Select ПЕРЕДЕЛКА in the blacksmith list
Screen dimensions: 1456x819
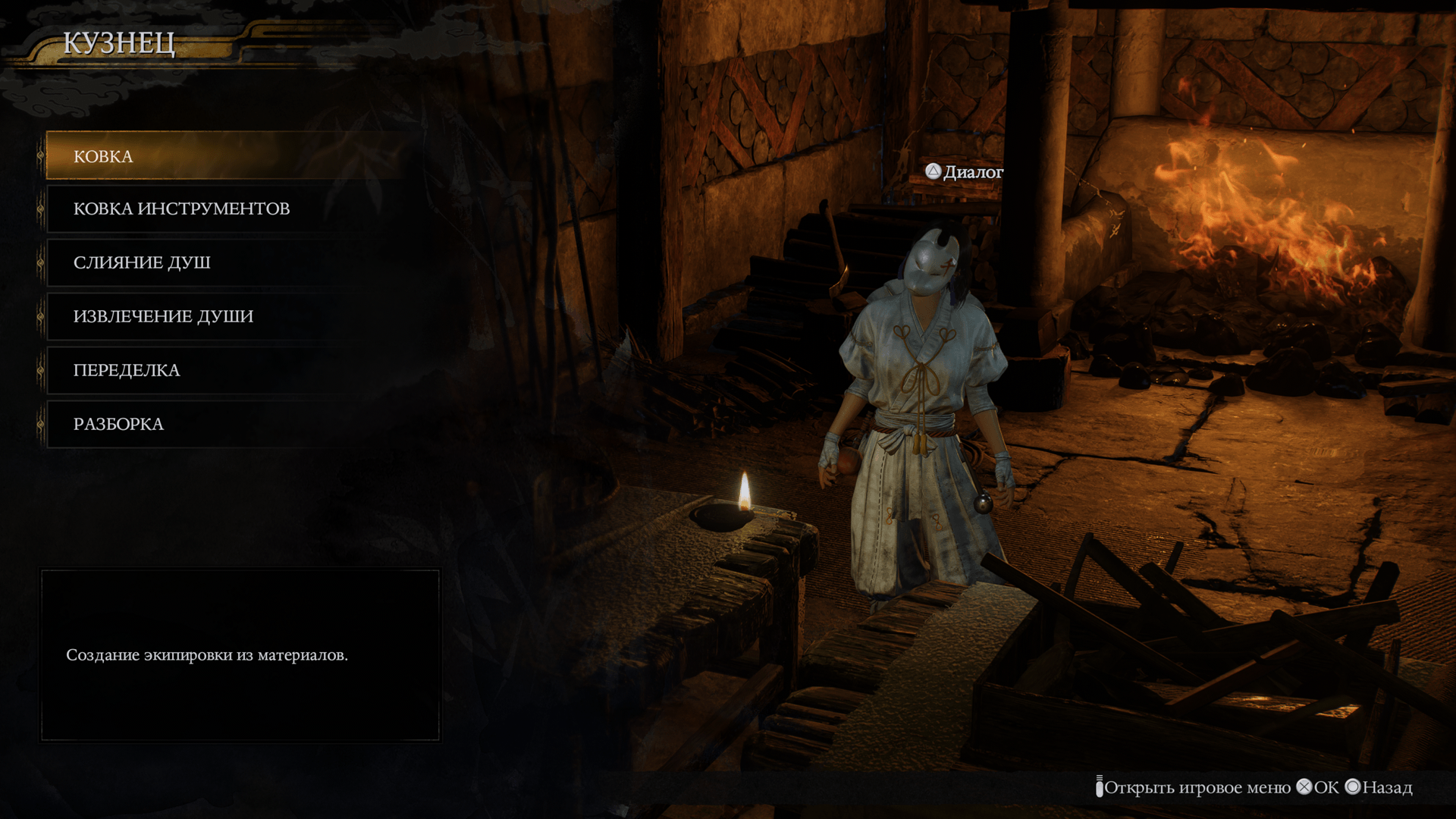click(x=127, y=370)
